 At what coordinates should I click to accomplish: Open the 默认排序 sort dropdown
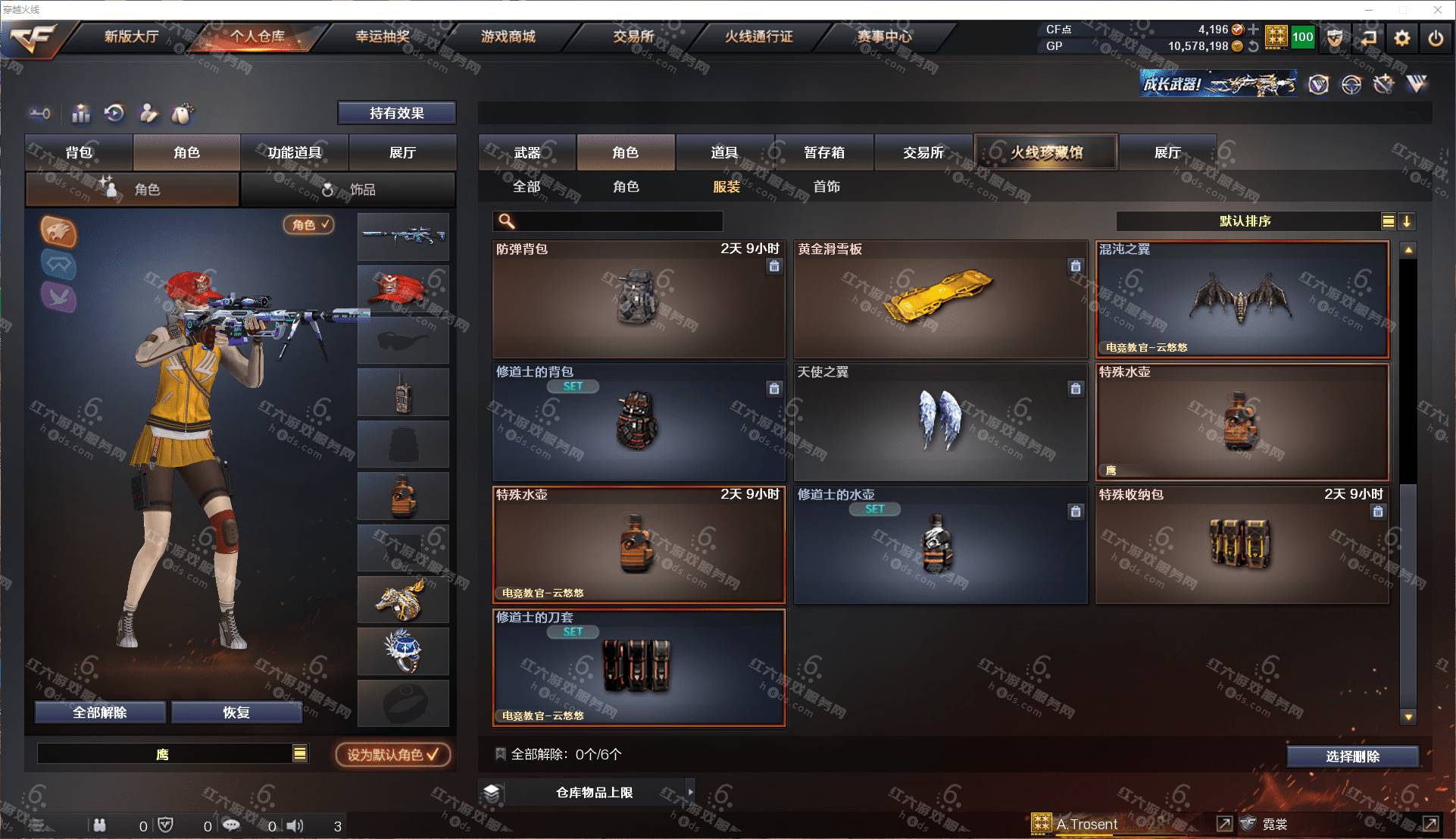point(1245,221)
